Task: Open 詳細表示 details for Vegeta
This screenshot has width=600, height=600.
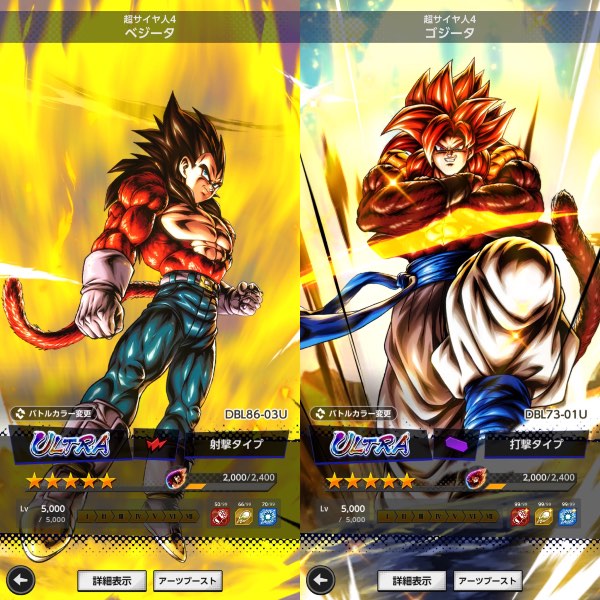Action: click(x=113, y=580)
